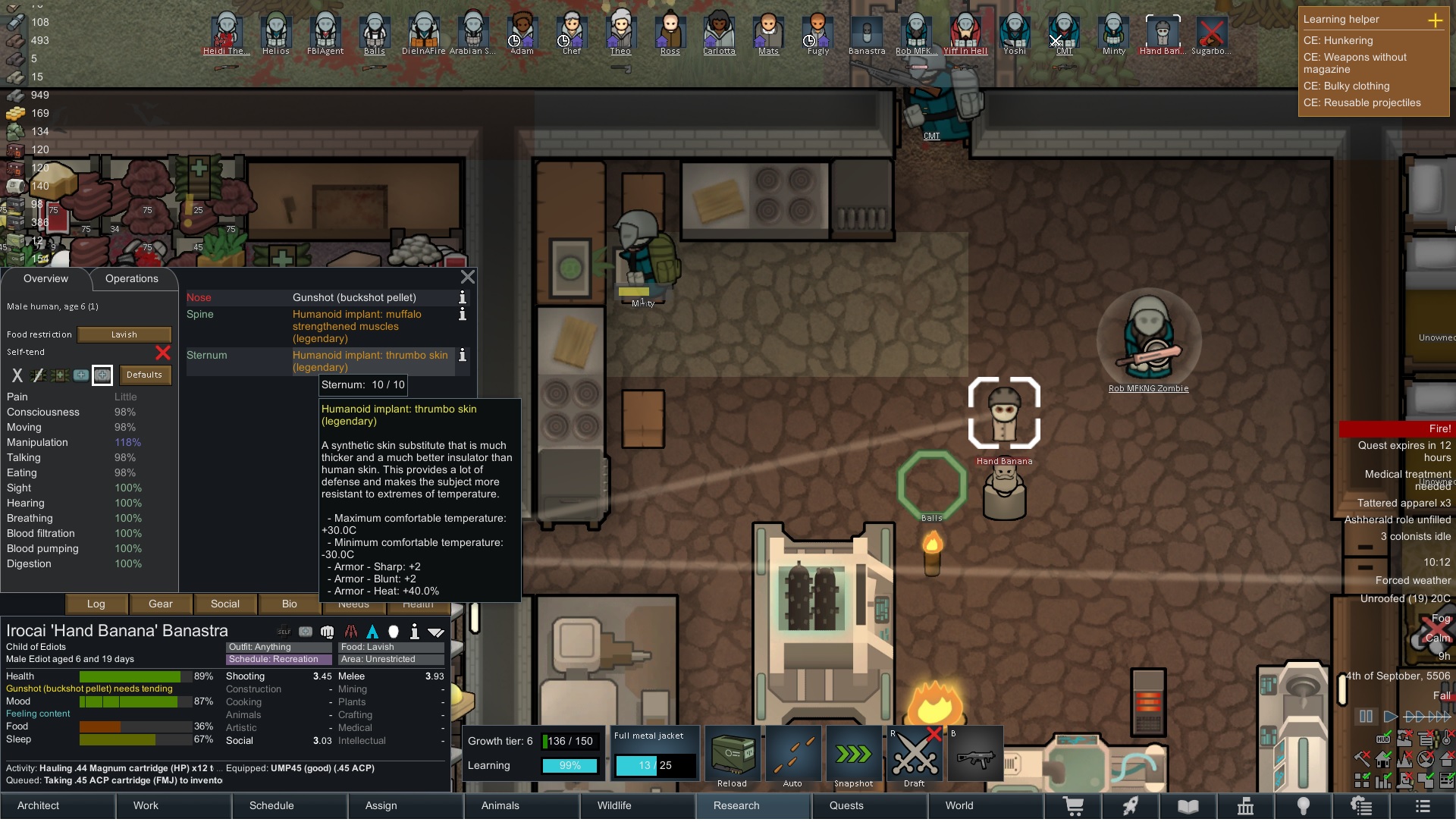
Task: Pause the game speed control
Action: click(1366, 717)
